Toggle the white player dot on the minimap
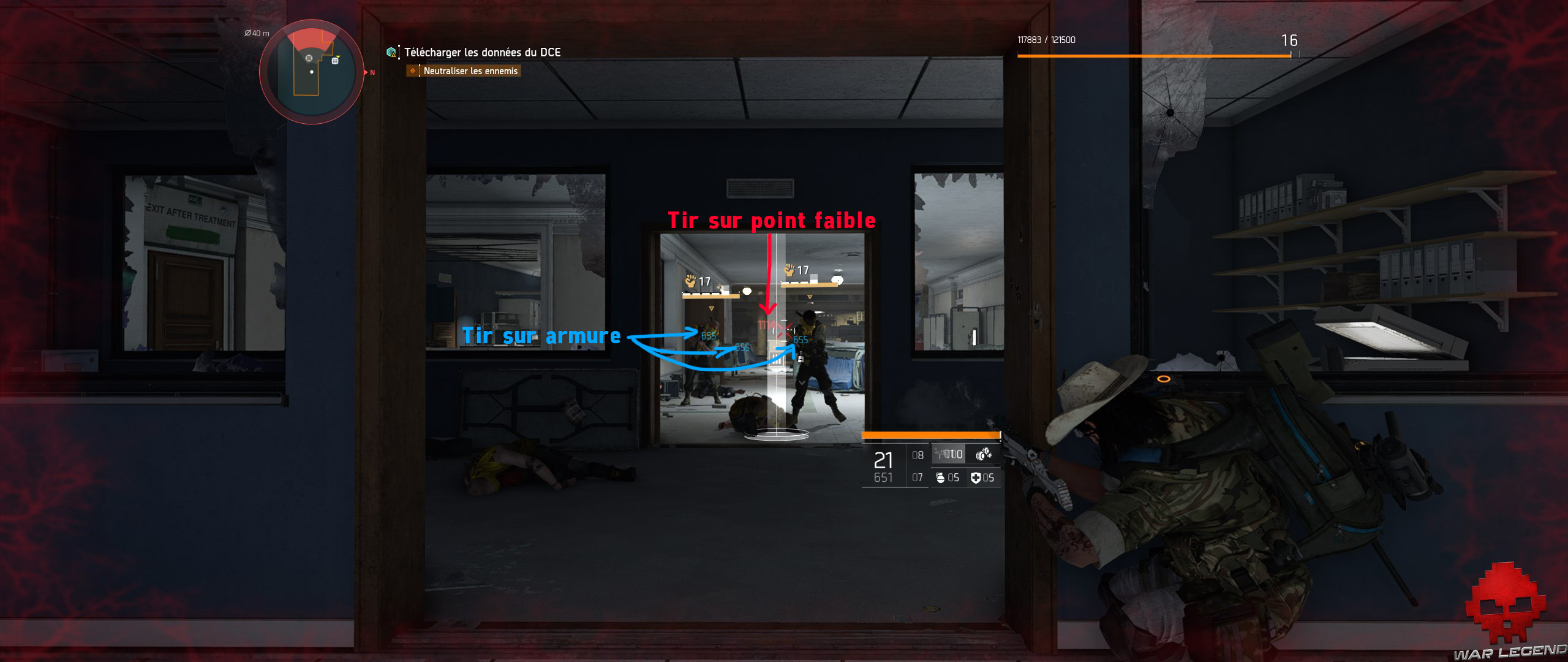The image size is (1568, 662). click(312, 71)
